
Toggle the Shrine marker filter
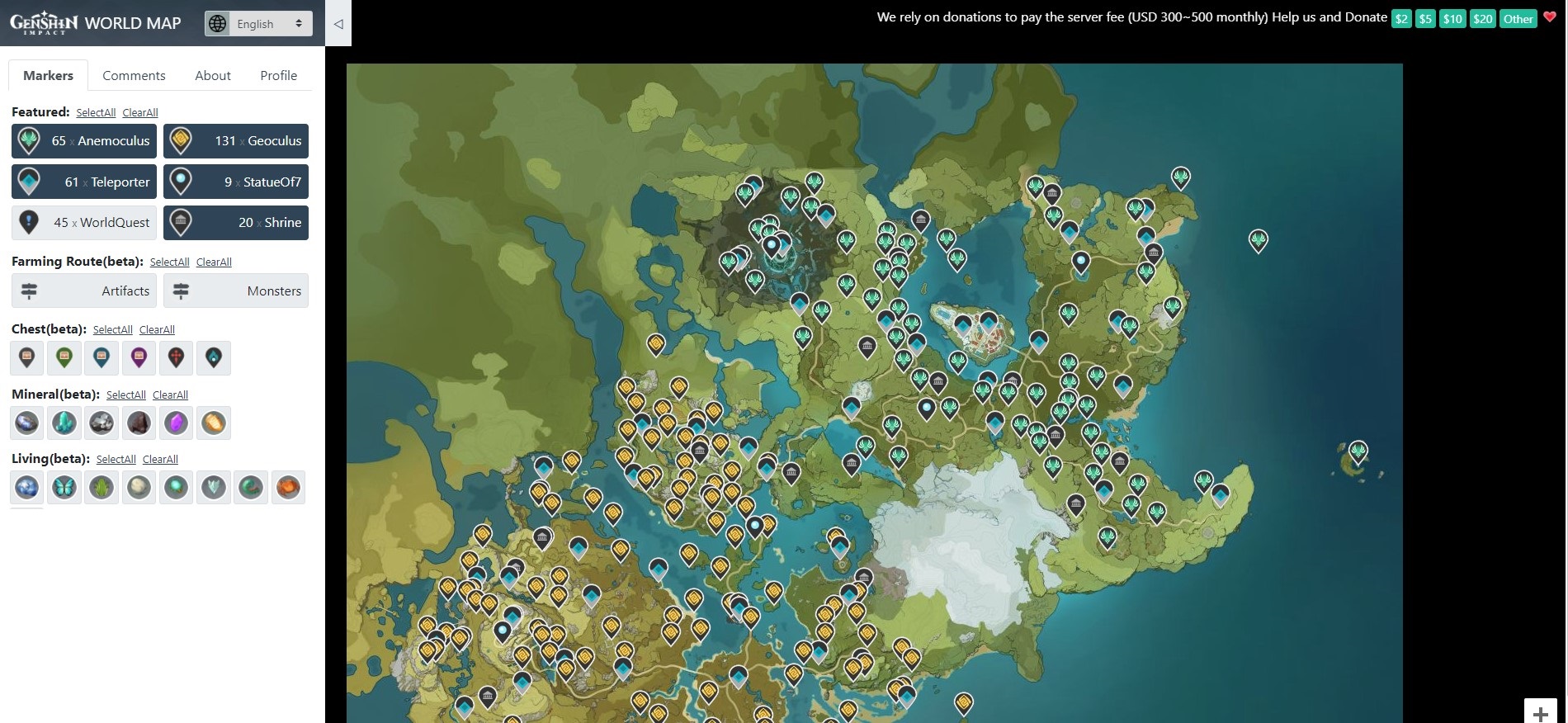coord(235,223)
